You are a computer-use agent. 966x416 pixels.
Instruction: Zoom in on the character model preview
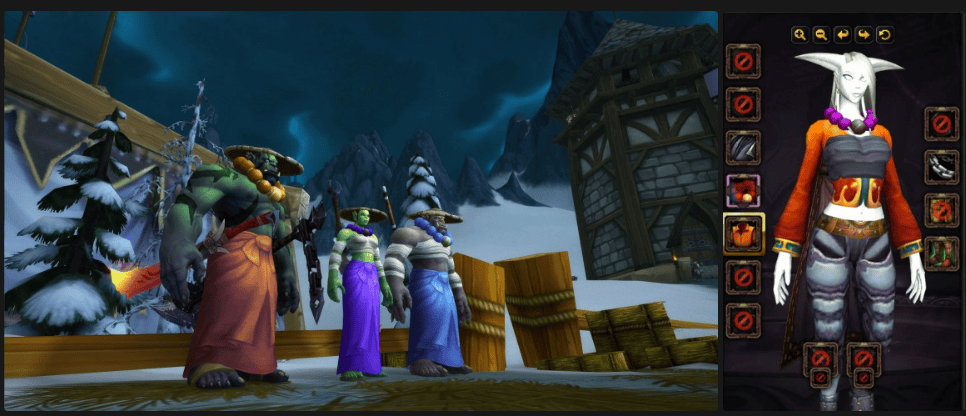pos(800,35)
